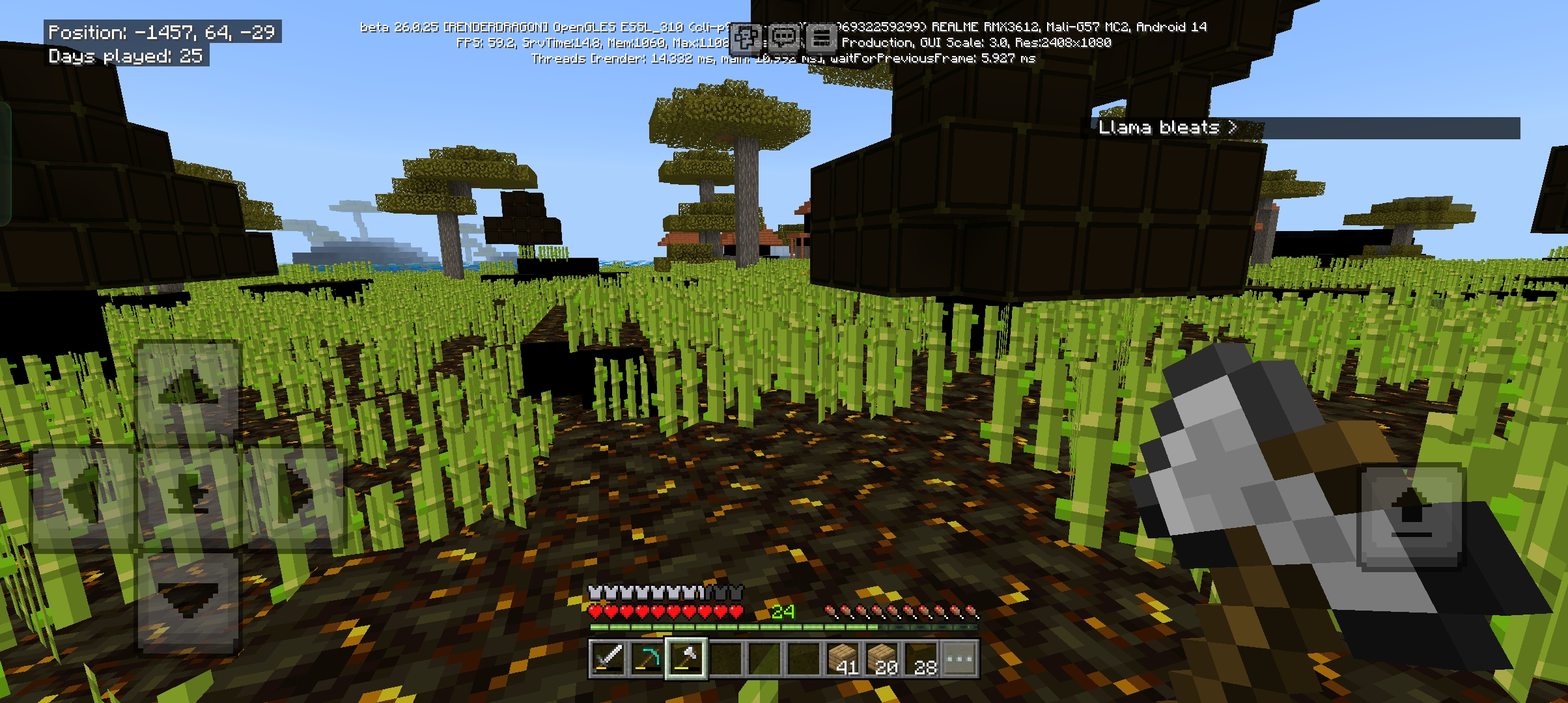Open the inventory with the three-dots button
The image size is (1568, 703).
(x=960, y=659)
